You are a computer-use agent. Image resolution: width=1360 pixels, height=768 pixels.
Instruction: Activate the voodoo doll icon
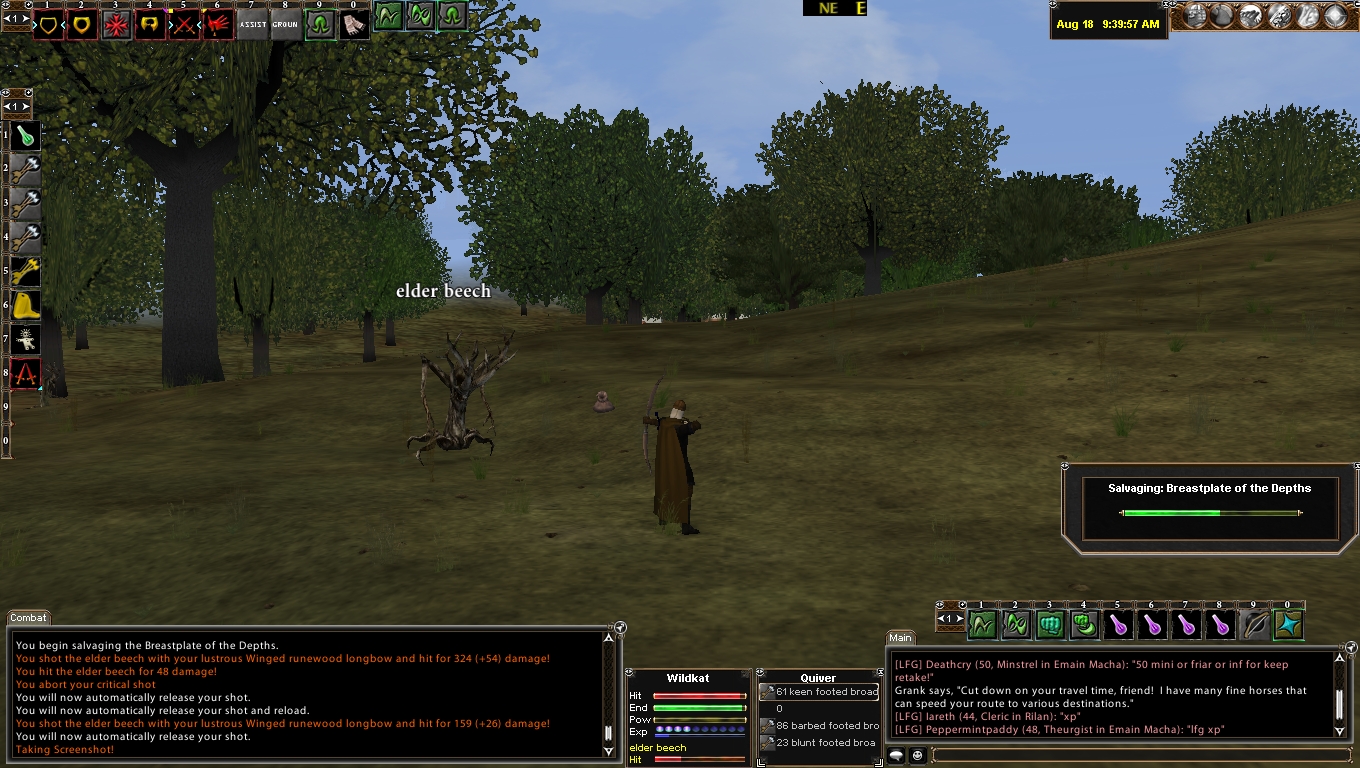coord(26,339)
